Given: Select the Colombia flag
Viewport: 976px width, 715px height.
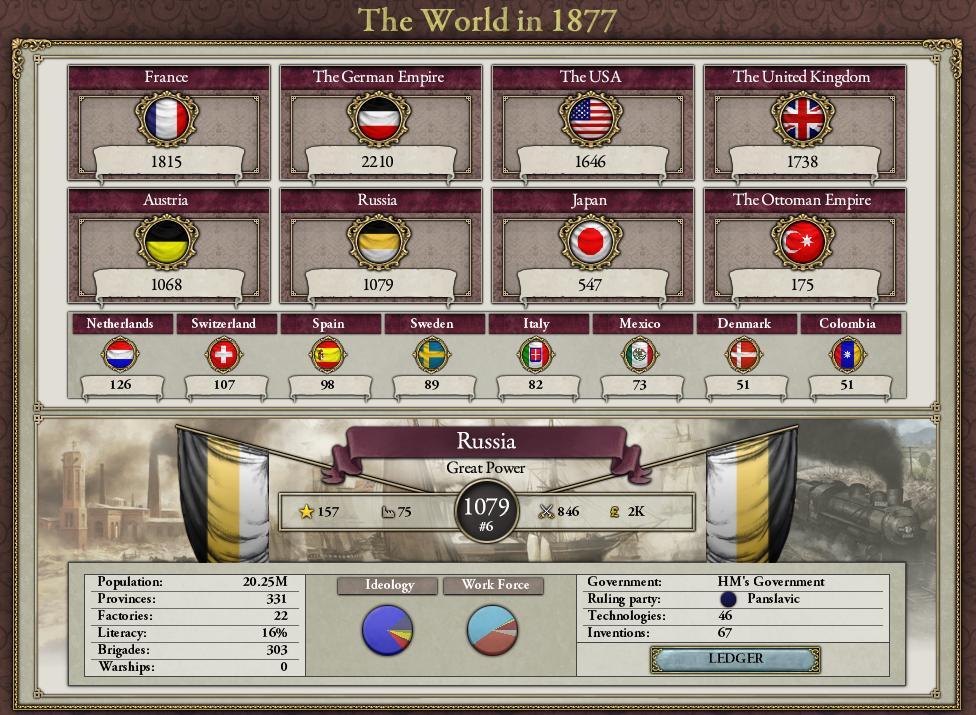Looking at the screenshot, I should coord(848,354).
